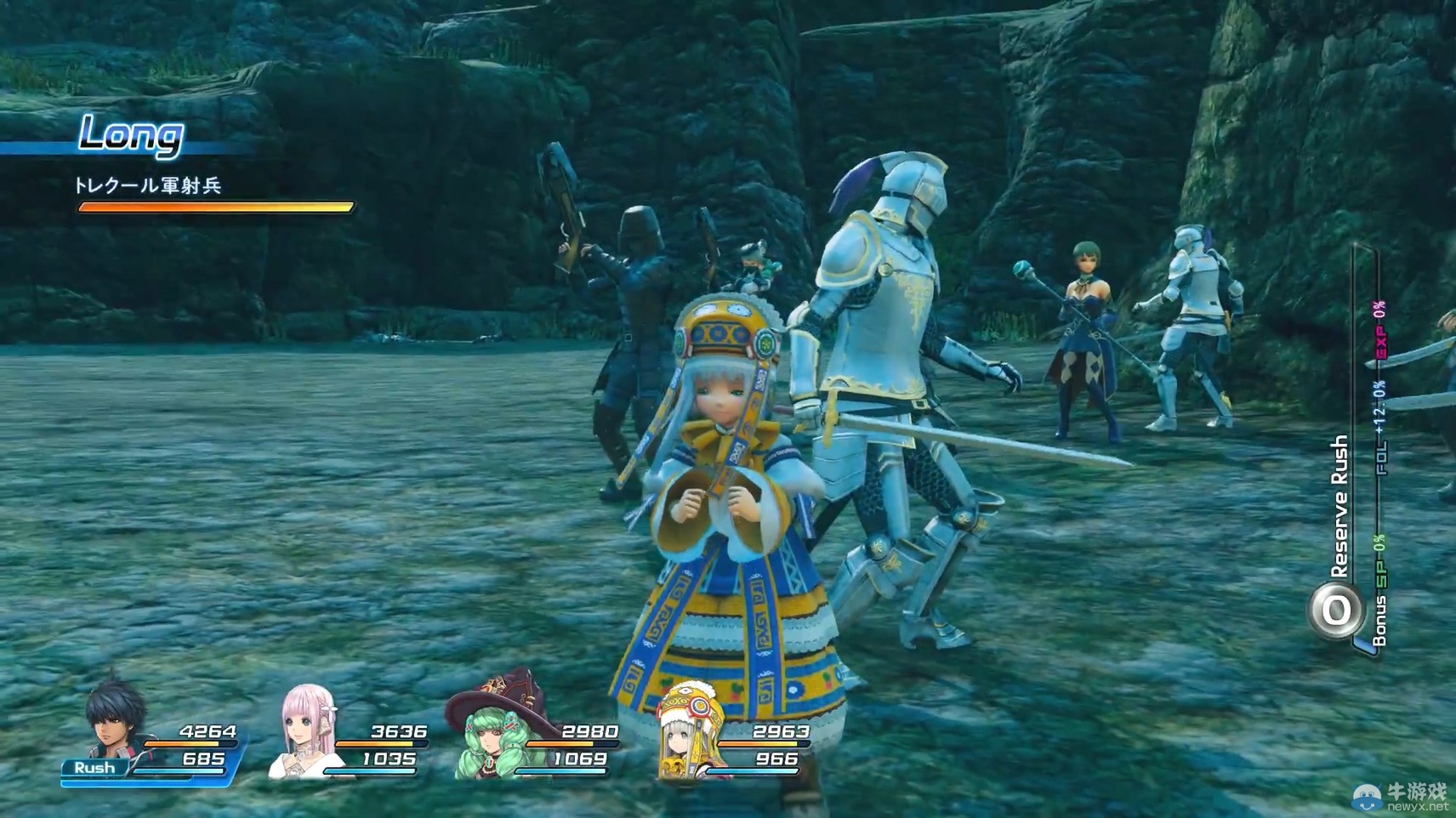Pick the yellow-hat girl party portrait
Viewport: 1456px width, 818px height.
687,731
